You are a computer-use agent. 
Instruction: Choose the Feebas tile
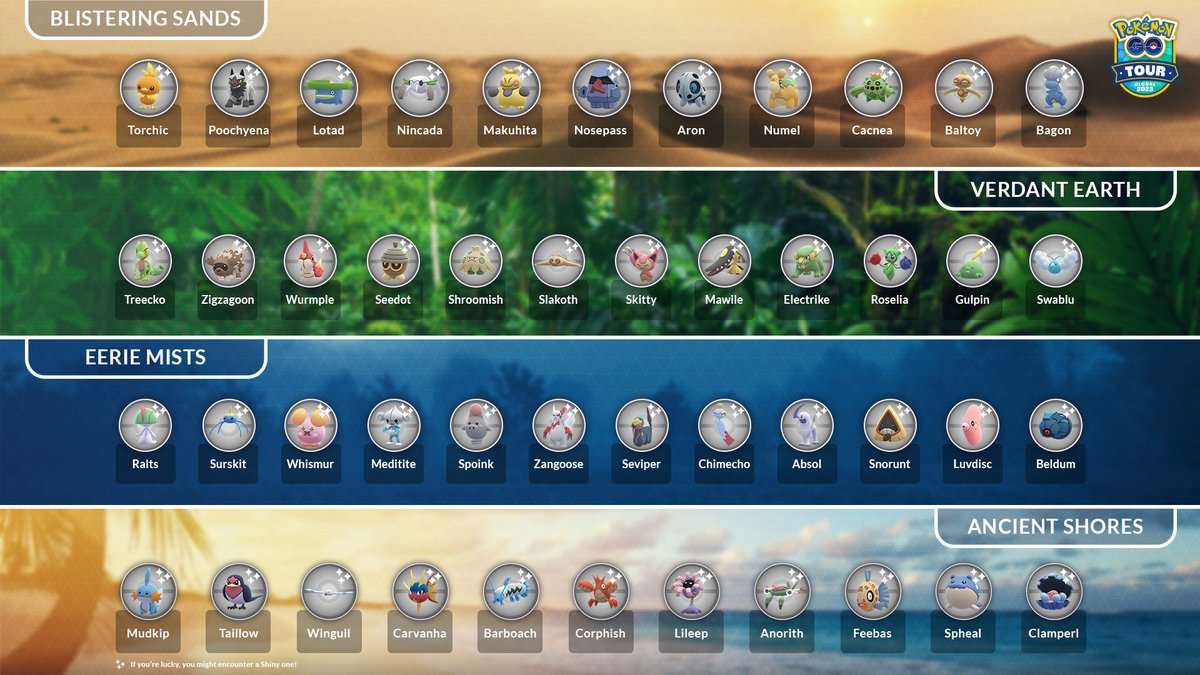[x=871, y=590]
